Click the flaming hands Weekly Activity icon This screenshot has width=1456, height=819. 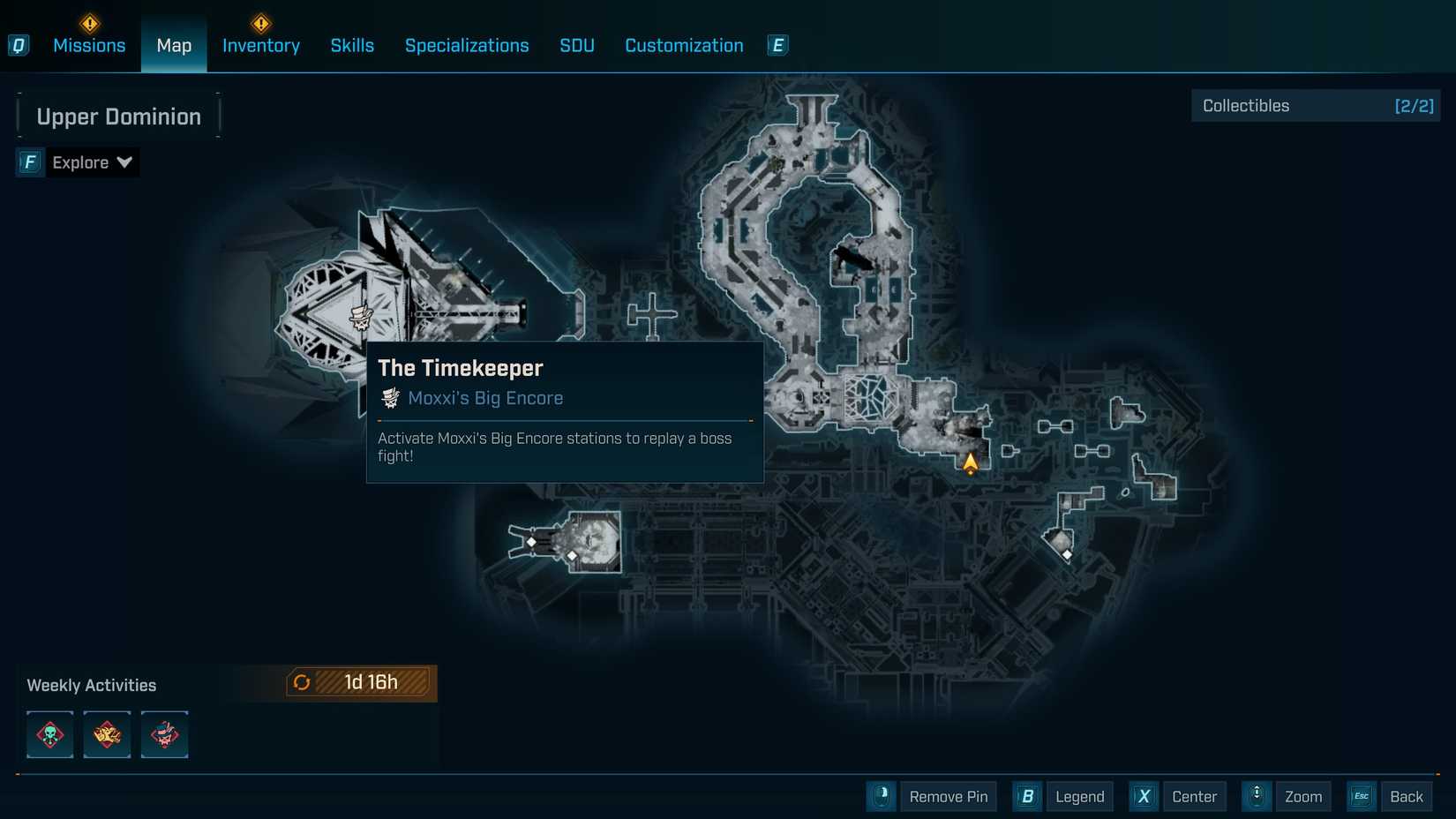[107, 734]
